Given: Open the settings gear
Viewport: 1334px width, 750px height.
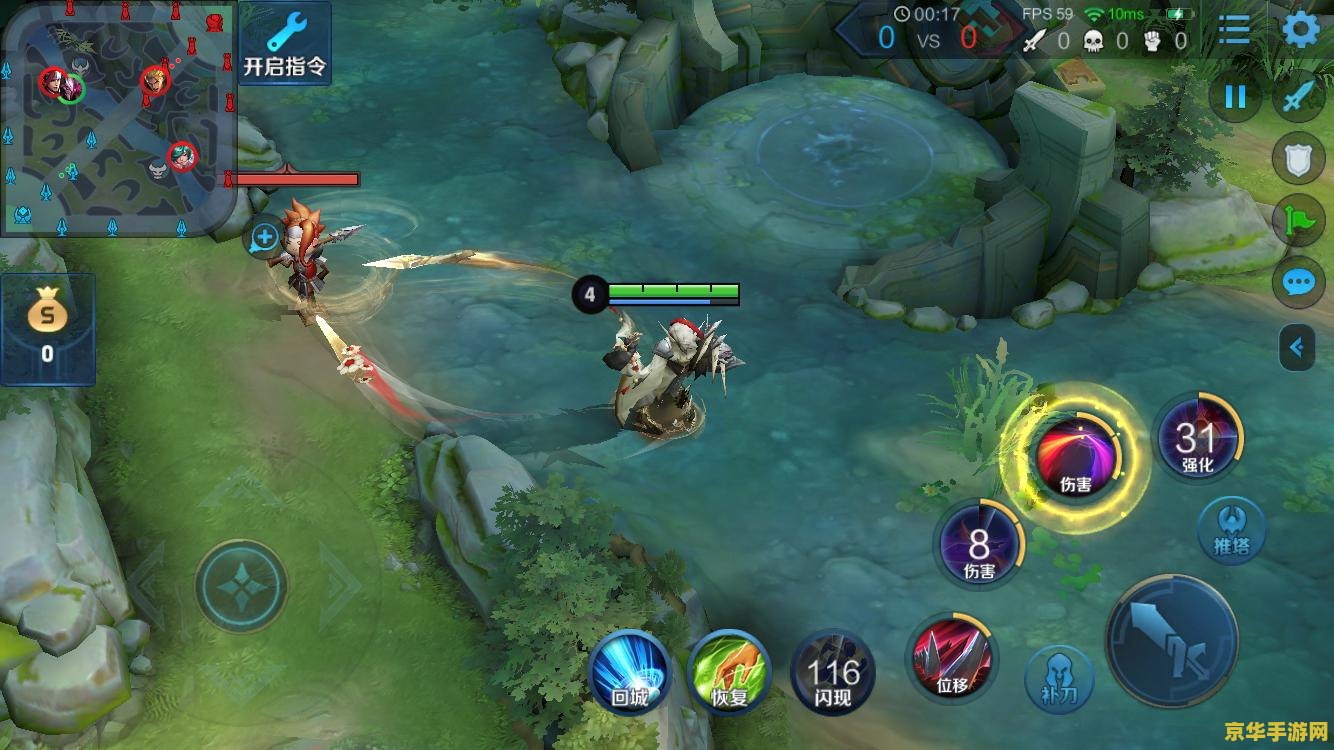Looking at the screenshot, I should pyautogui.click(x=1301, y=30).
